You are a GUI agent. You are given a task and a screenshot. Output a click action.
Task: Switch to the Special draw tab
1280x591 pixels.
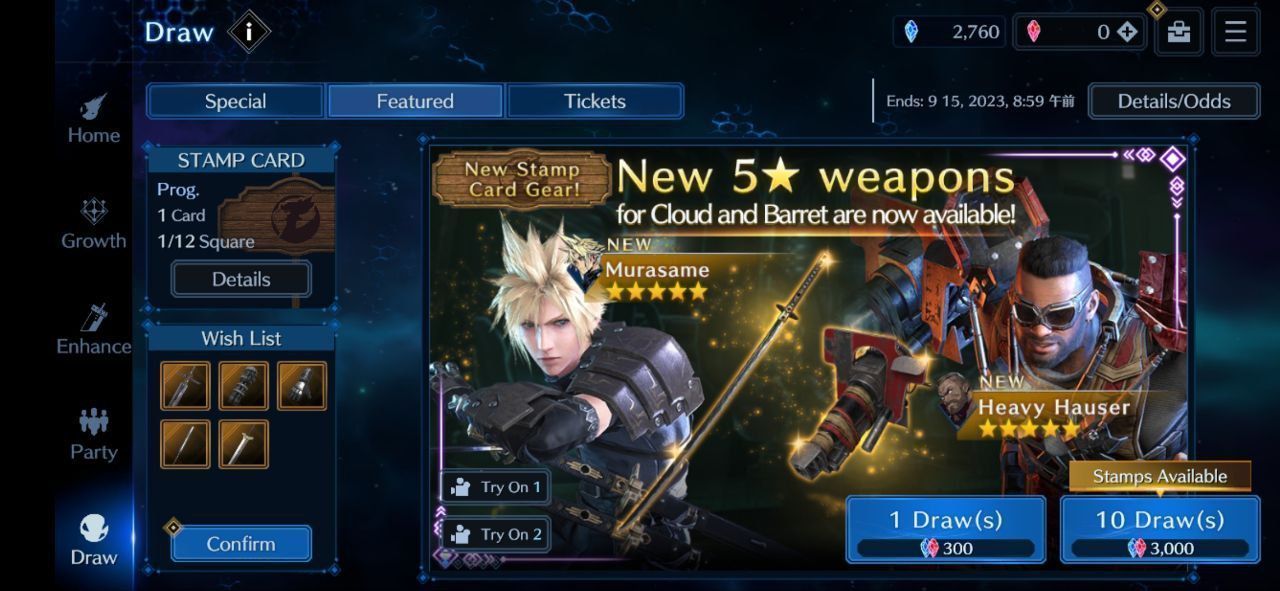click(235, 101)
